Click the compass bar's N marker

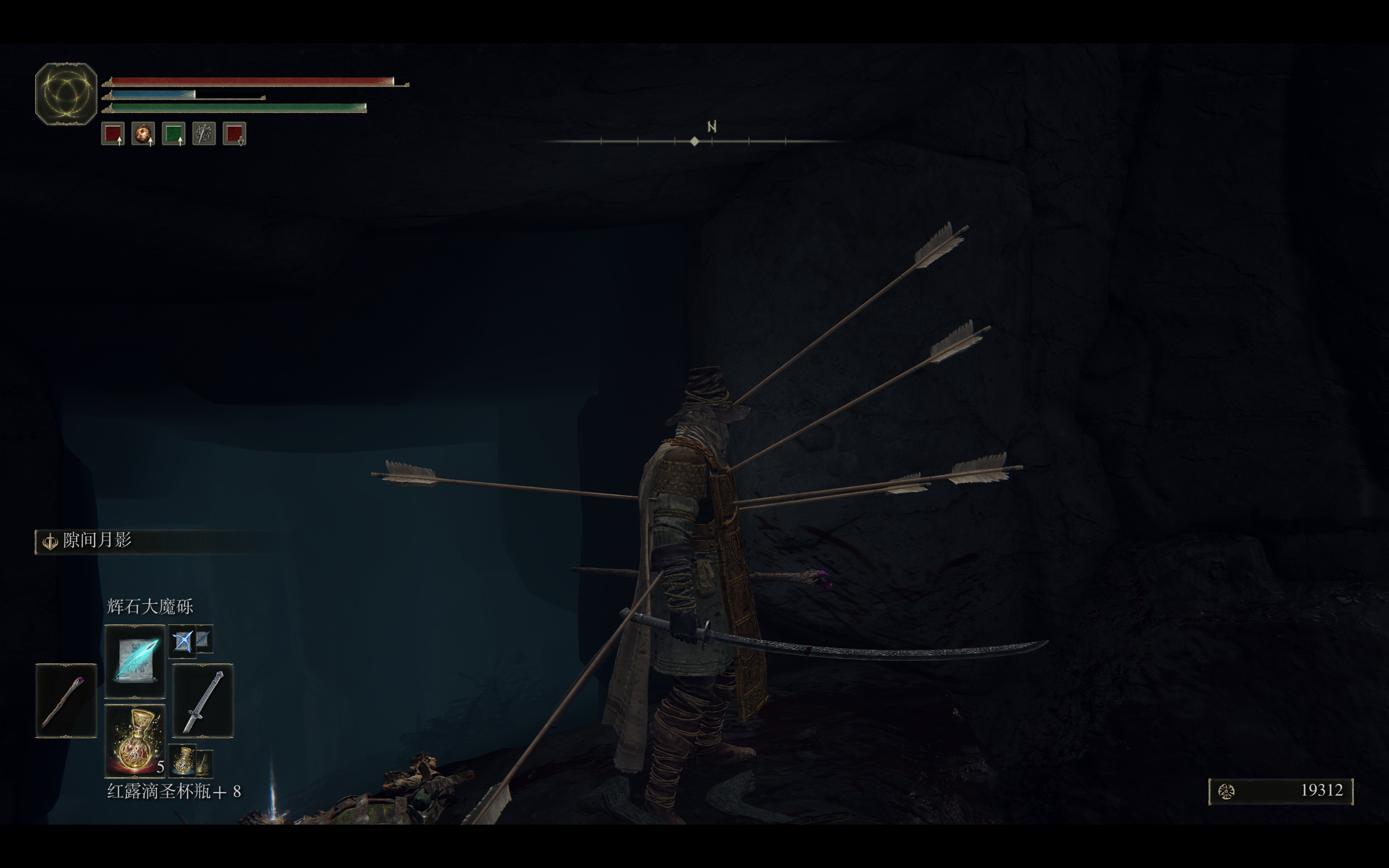click(x=712, y=127)
